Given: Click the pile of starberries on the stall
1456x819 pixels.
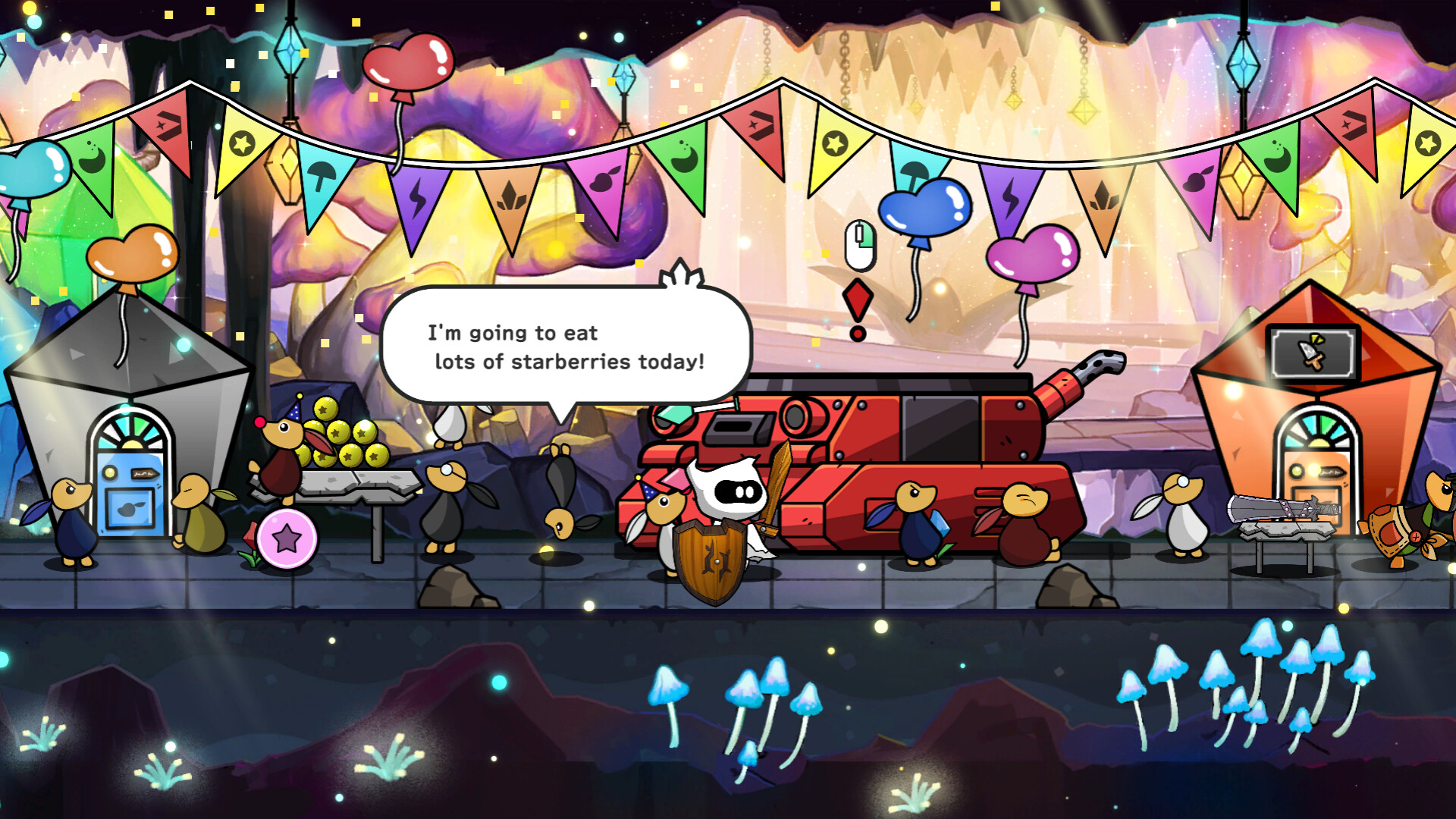Looking at the screenshot, I should point(341,436).
